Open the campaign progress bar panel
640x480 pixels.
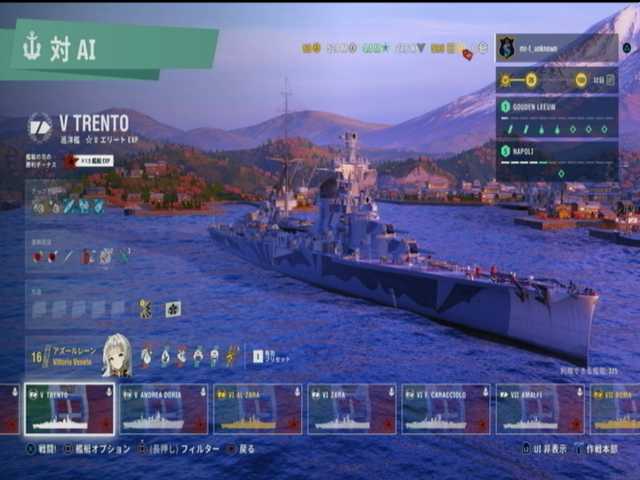click(557, 80)
